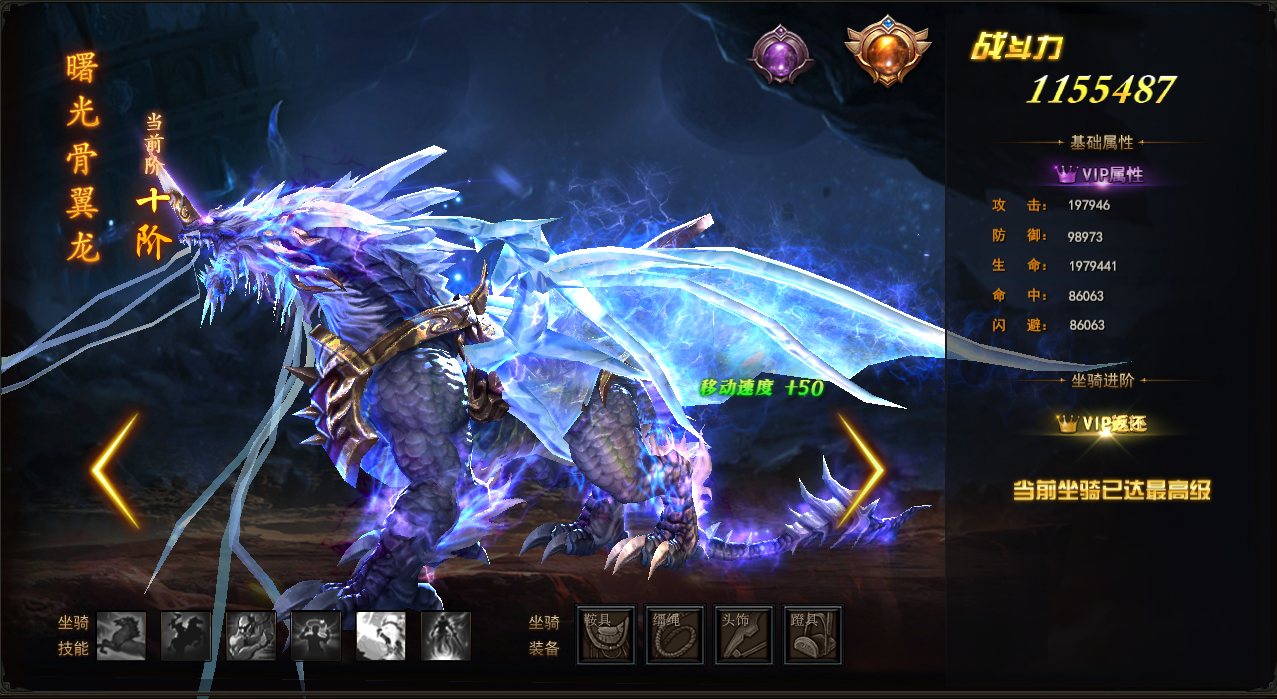Select the 头饰 headgear equipment slot
Image resolution: width=1277 pixels, height=699 pixels.
click(x=744, y=635)
